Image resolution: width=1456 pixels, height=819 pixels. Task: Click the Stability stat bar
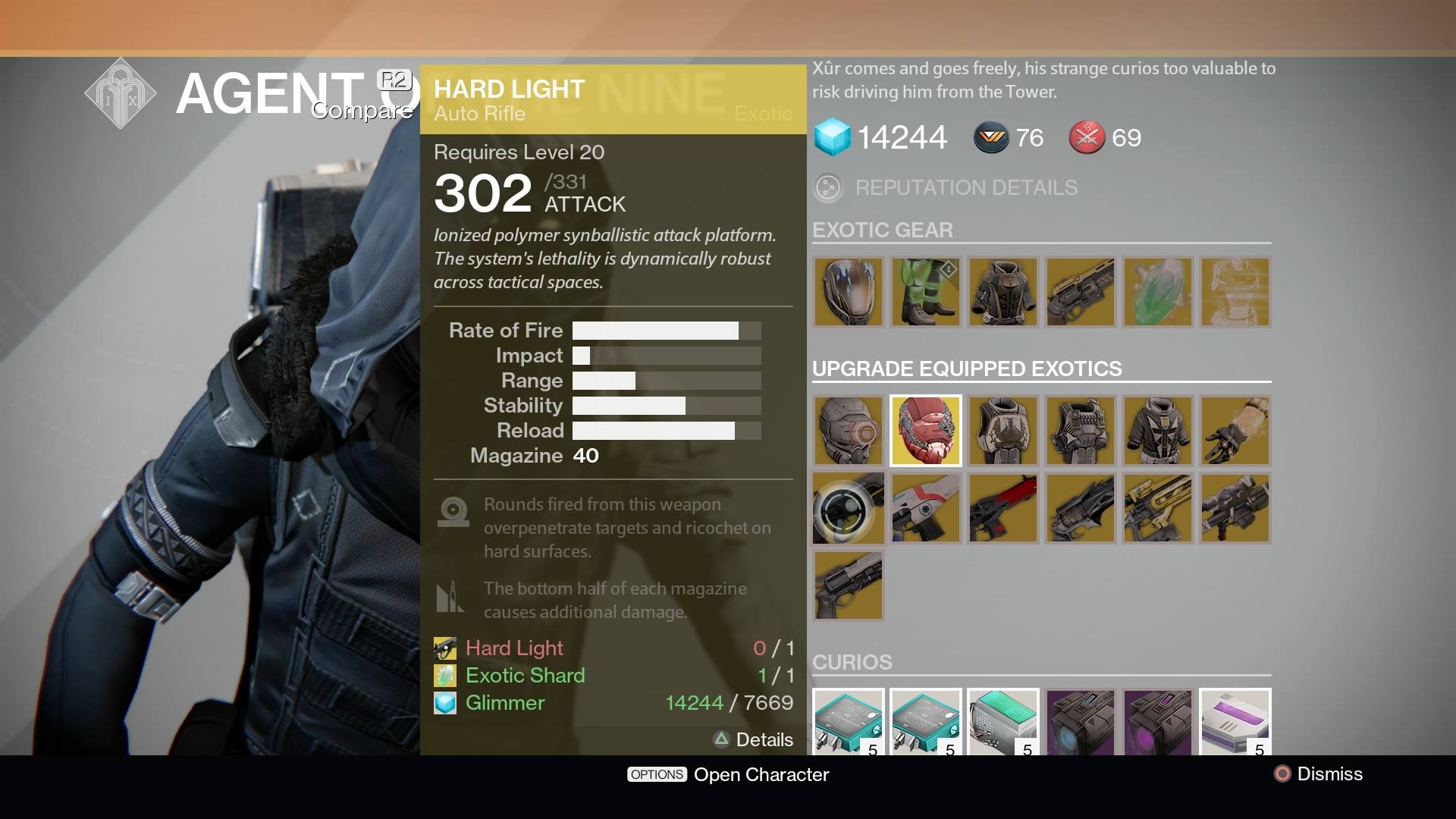click(x=666, y=406)
